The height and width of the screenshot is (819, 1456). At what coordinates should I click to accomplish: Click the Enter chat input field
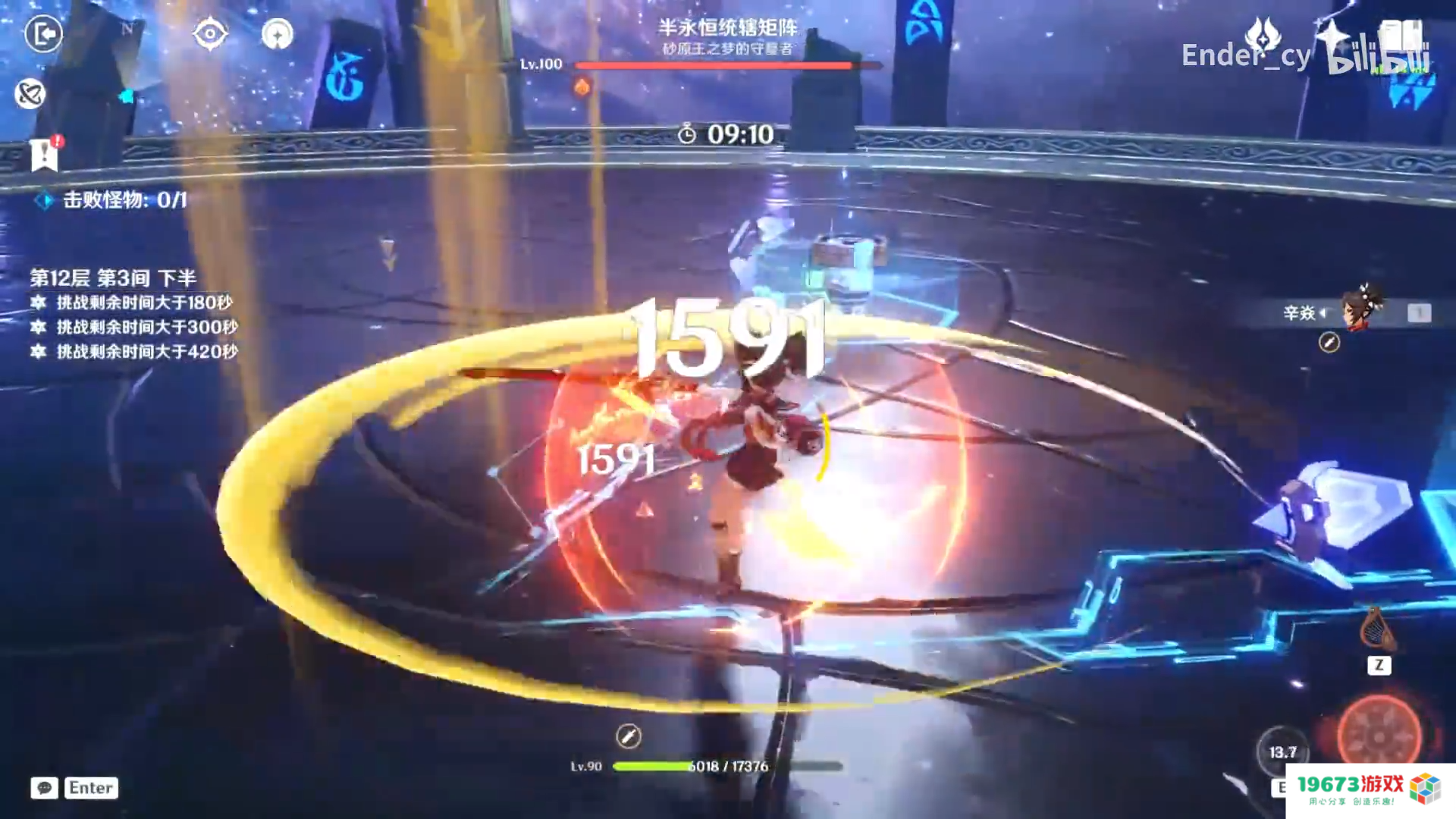click(89, 788)
